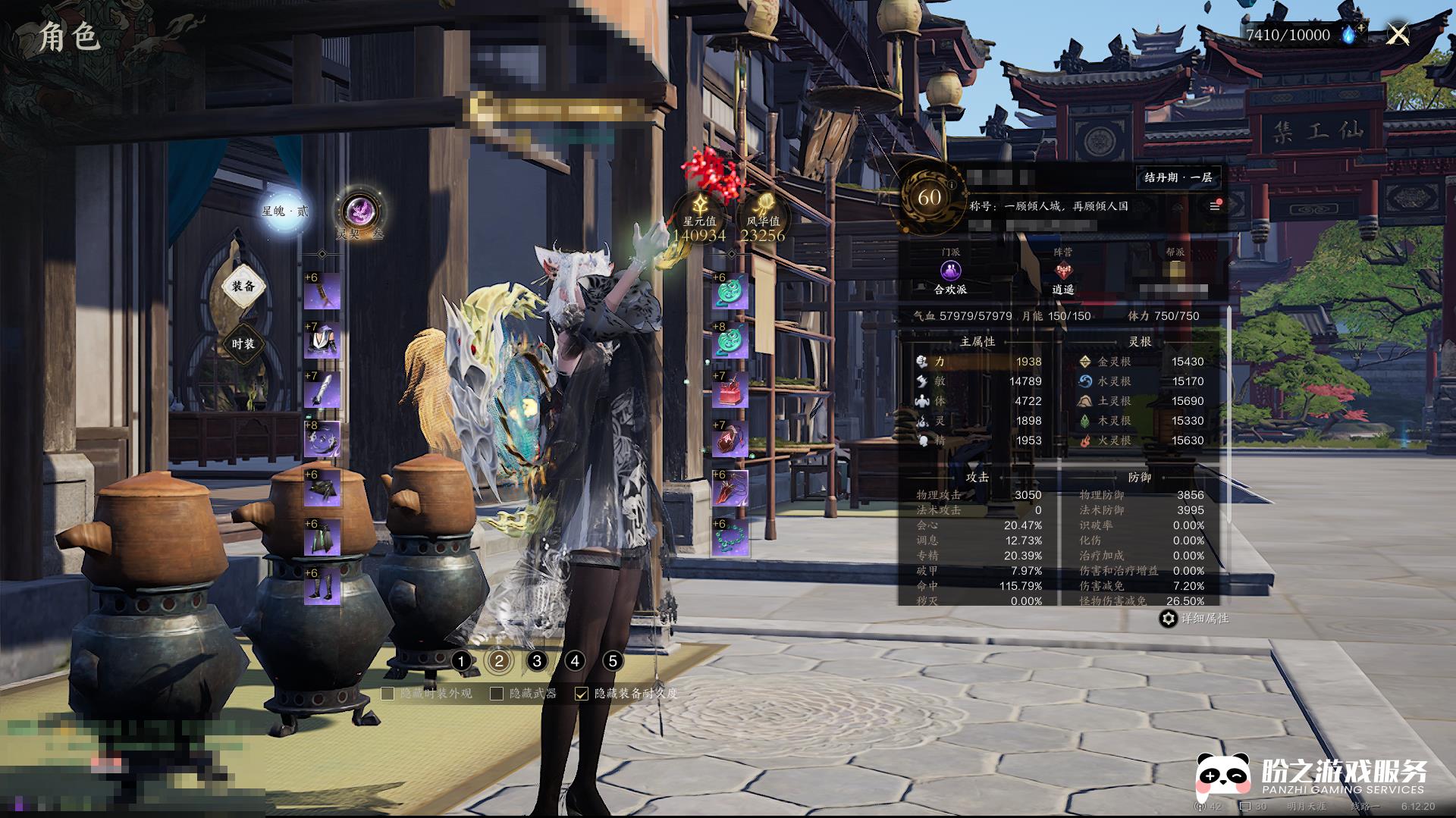Click the 结丹期·一层 realm button

(1178, 177)
